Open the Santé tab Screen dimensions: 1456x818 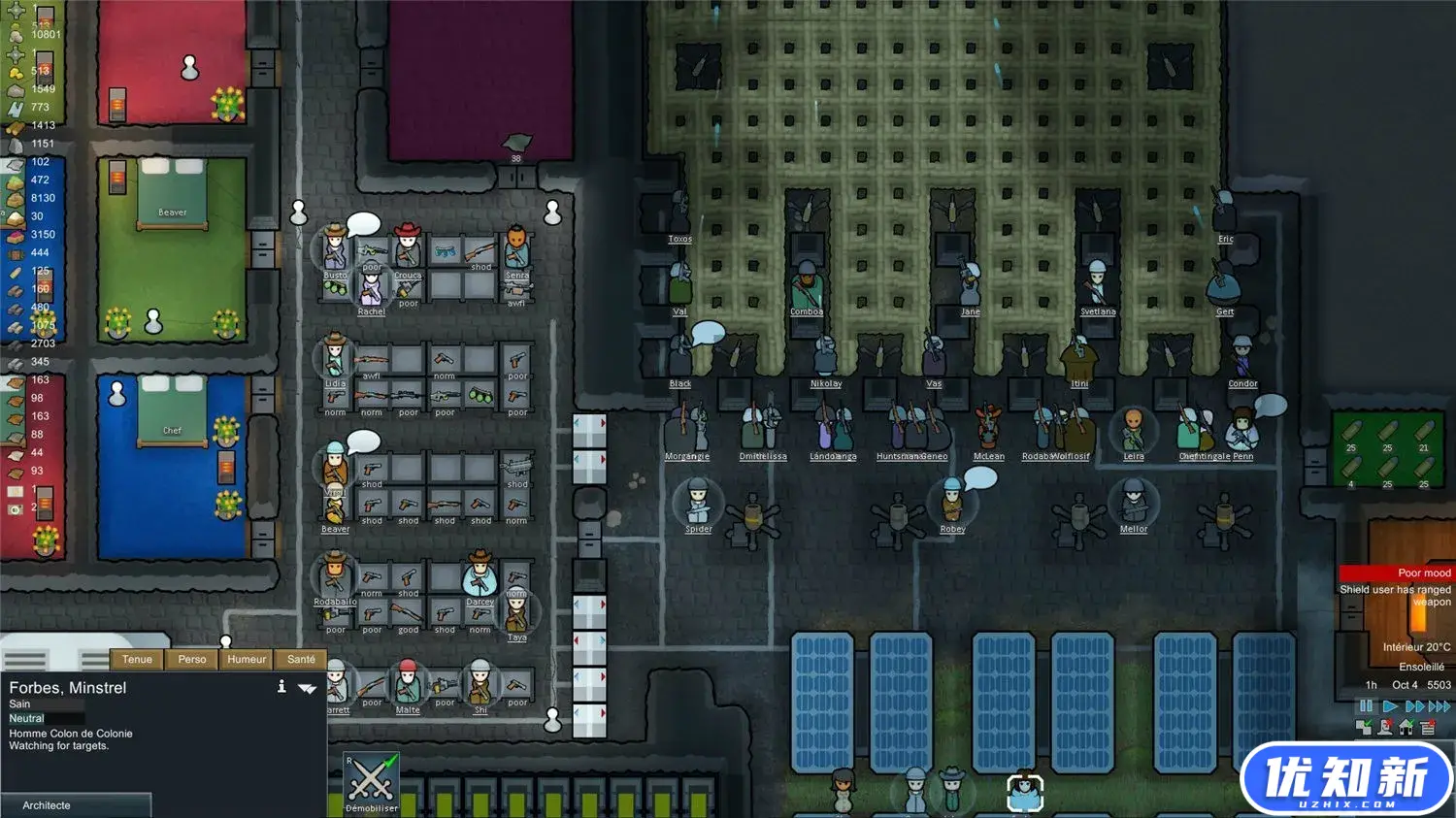coord(301,659)
